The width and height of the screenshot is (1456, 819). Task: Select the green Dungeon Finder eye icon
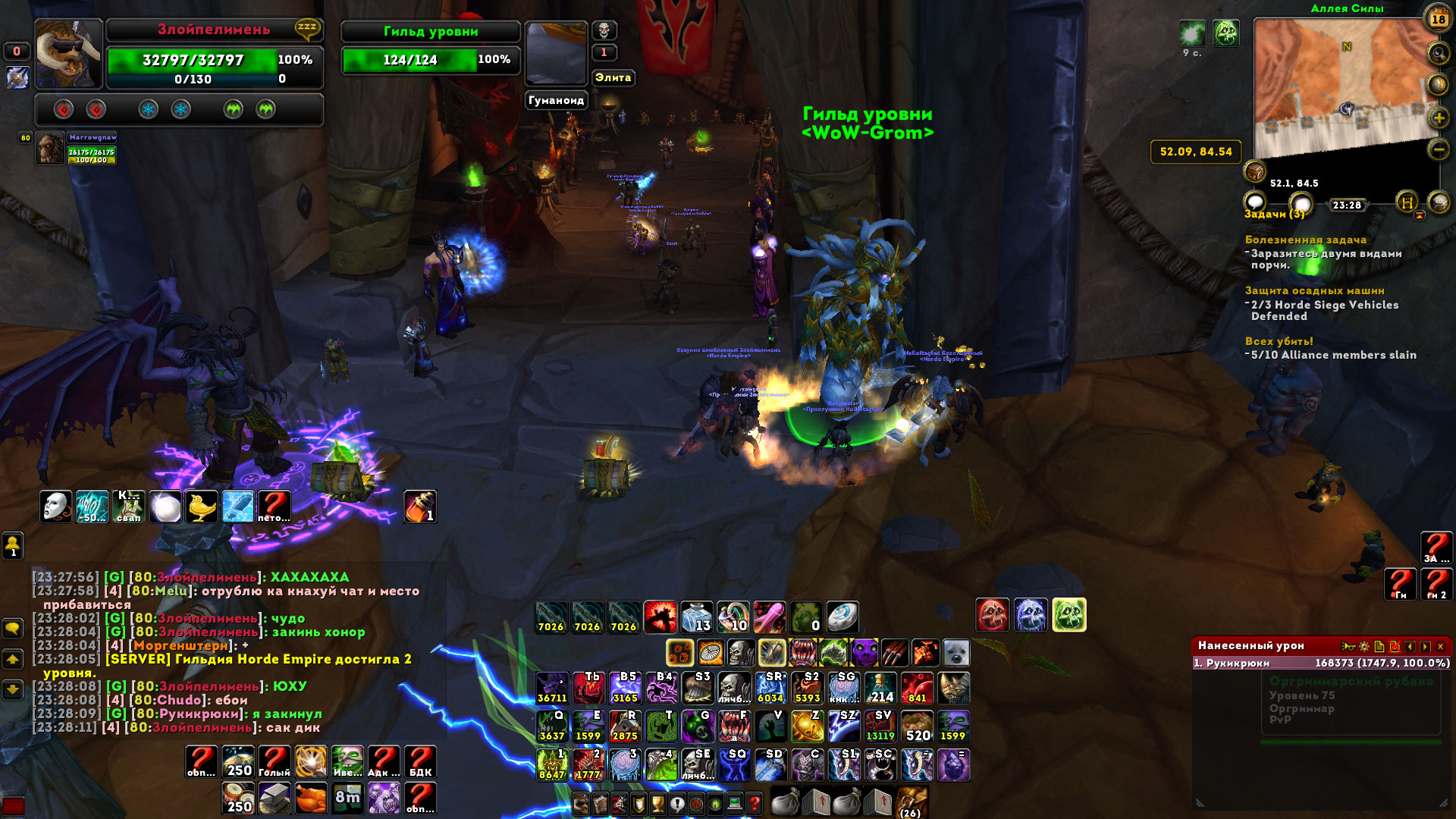[716, 804]
